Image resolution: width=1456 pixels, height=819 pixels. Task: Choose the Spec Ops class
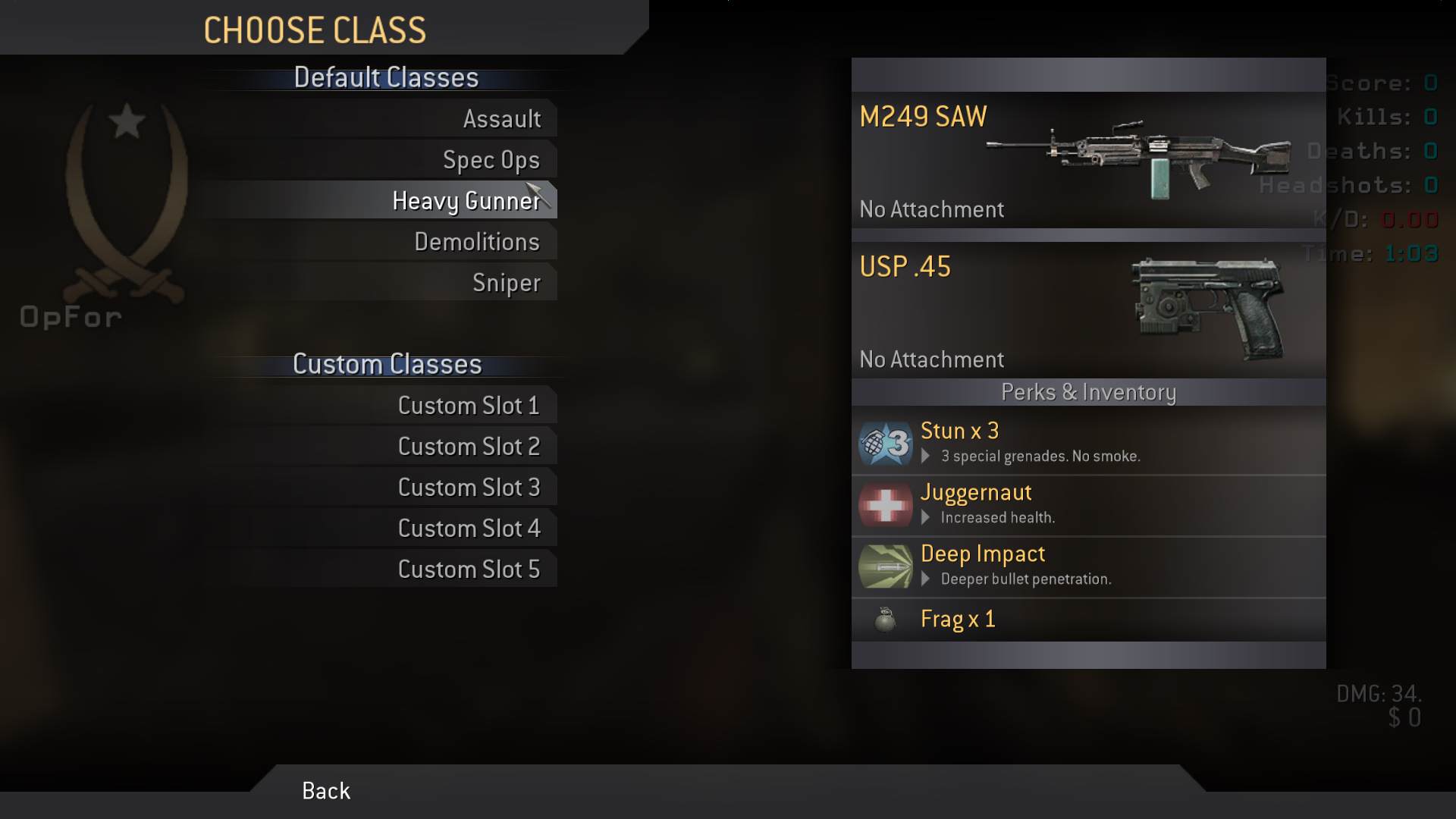[x=491, y=160]
